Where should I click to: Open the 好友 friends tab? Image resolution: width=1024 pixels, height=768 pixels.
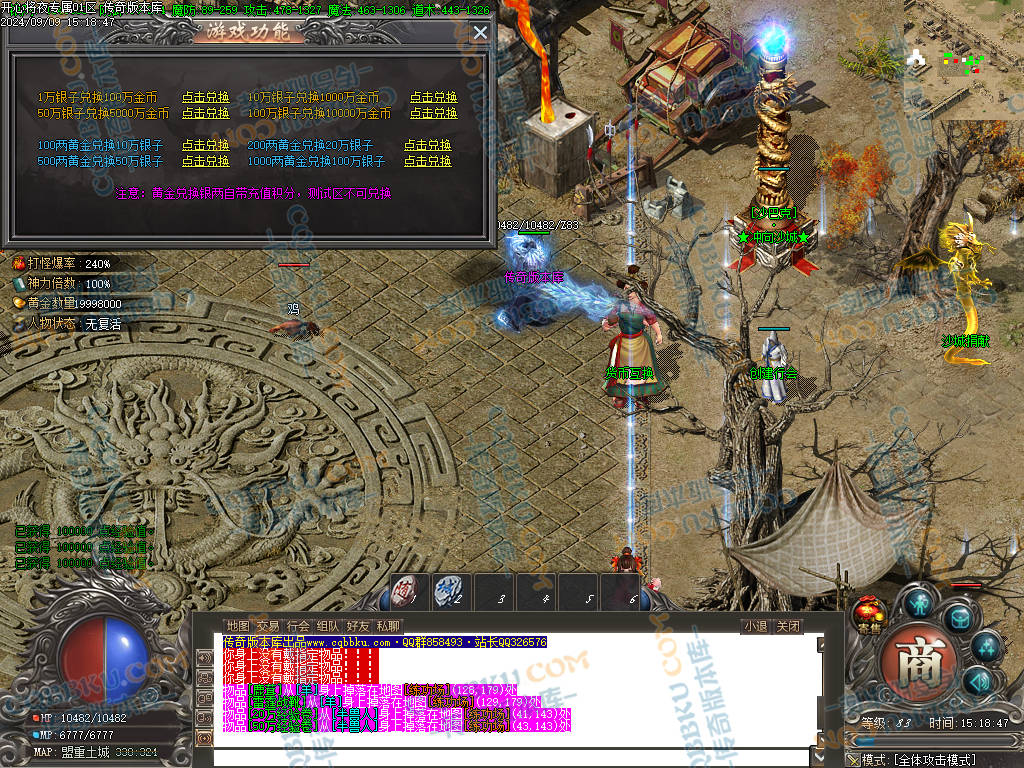(x=358, y=626)
